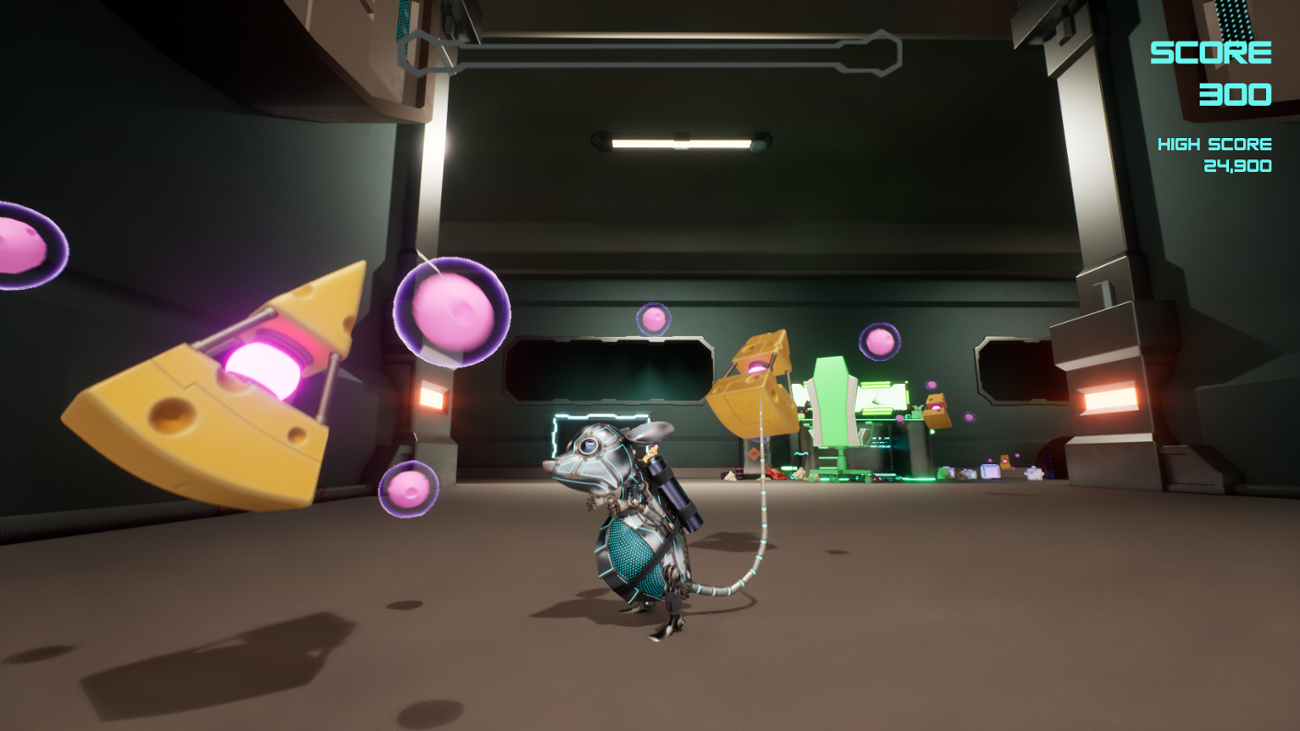
Task: Click the small cheese block right of the desk
Action: coord(936,412)
